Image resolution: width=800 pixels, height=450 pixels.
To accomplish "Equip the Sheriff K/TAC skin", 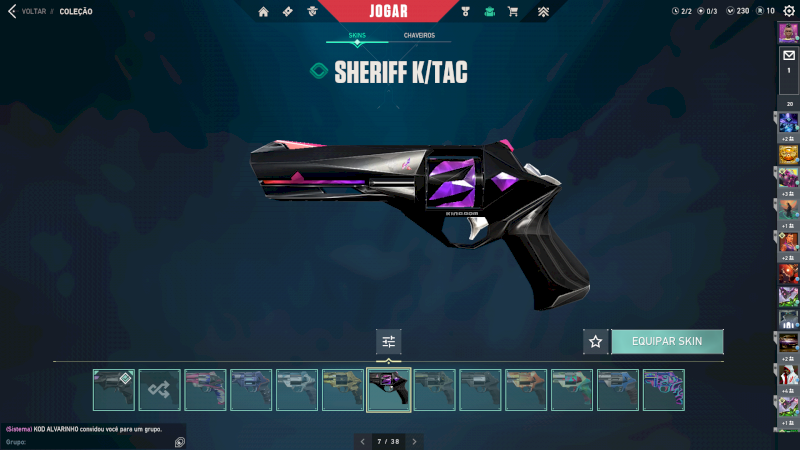I will click(667, 341).
